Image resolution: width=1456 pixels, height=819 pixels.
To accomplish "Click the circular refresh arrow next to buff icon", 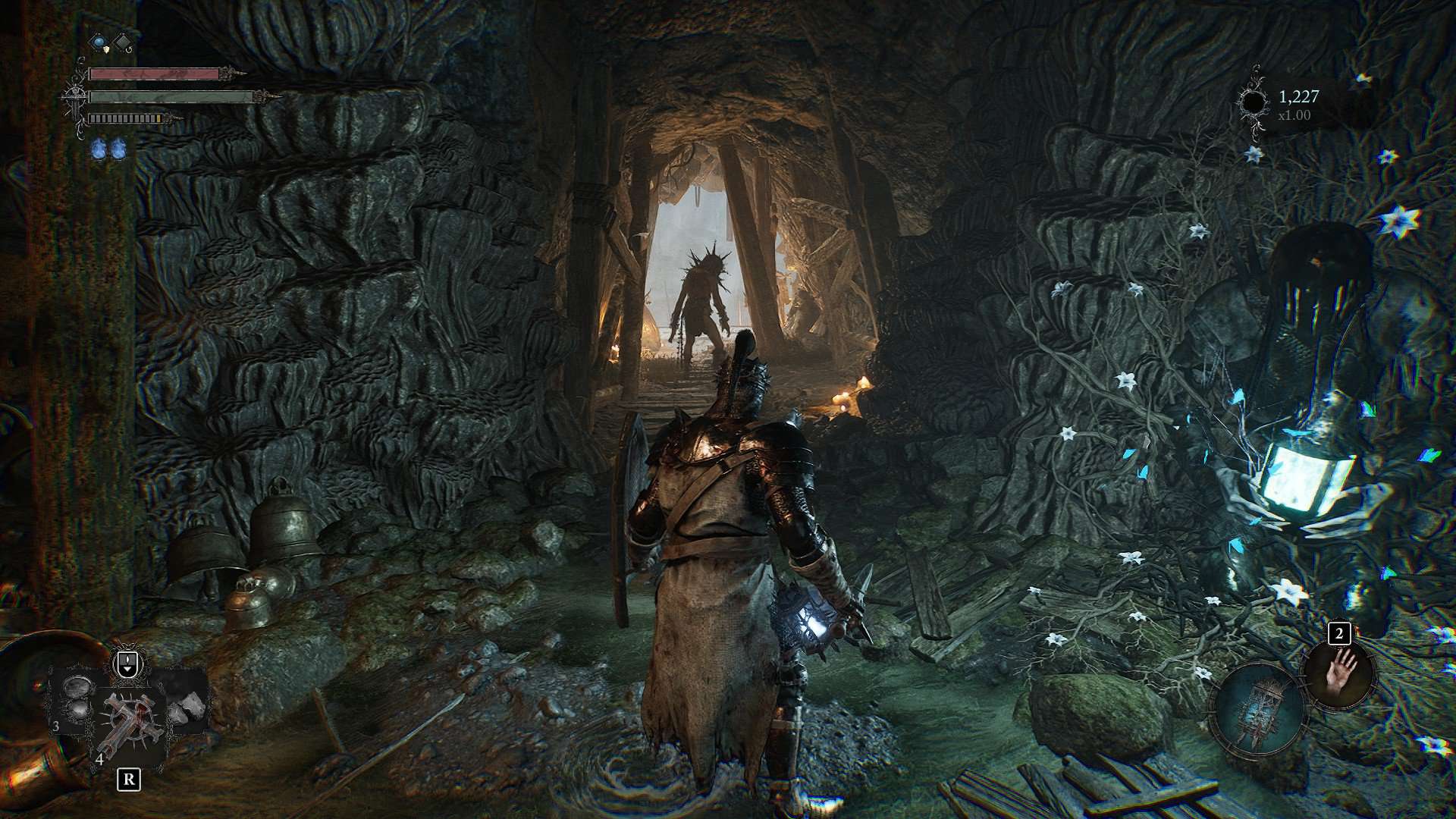I will coord(130,50).
